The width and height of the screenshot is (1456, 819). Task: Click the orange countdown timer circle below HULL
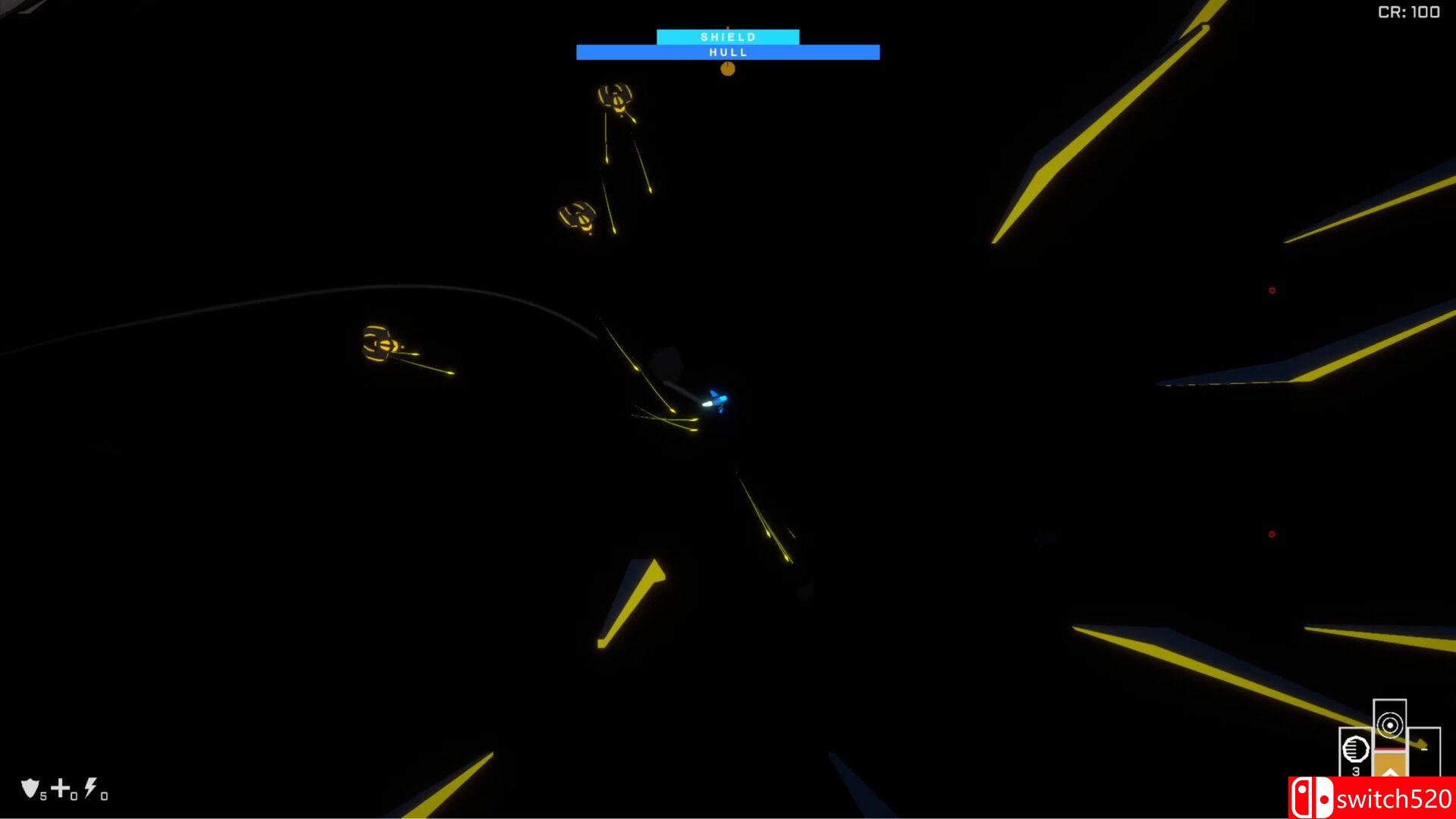tap(728, 67)
